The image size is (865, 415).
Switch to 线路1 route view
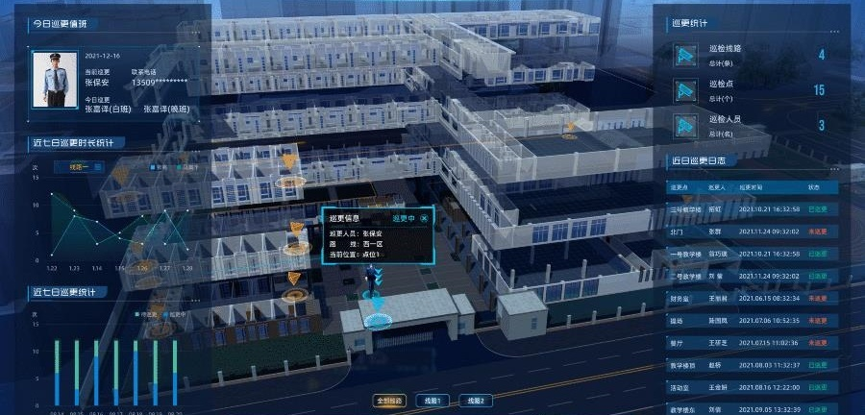tap(428, 401)
